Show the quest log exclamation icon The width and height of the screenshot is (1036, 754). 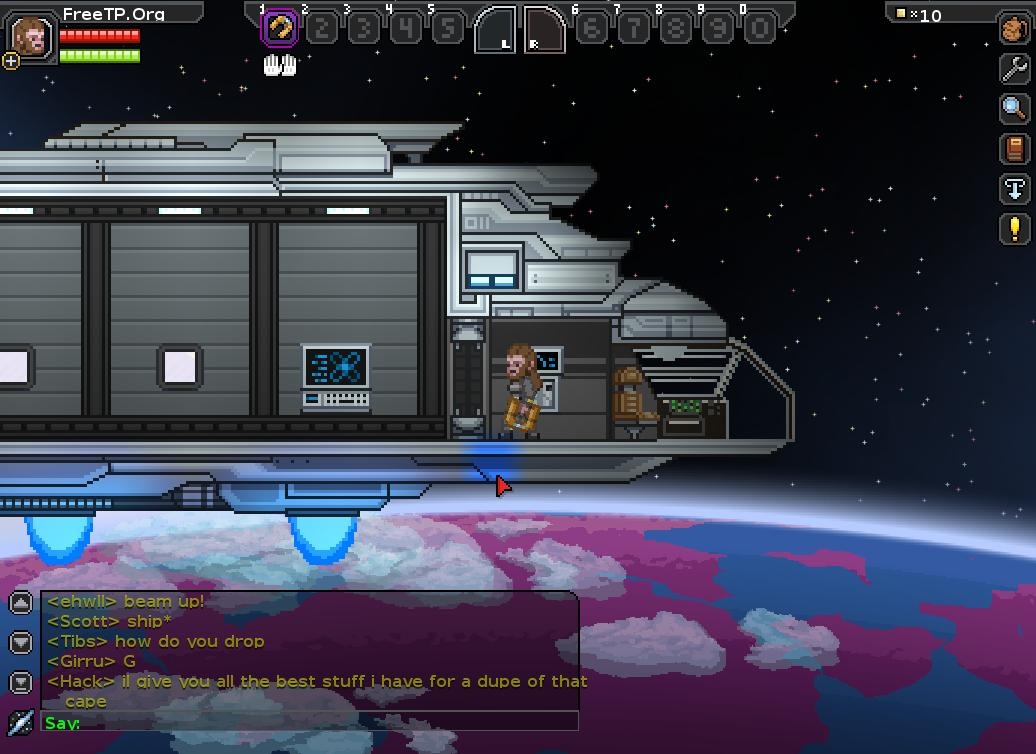[x=1014, y=229]
